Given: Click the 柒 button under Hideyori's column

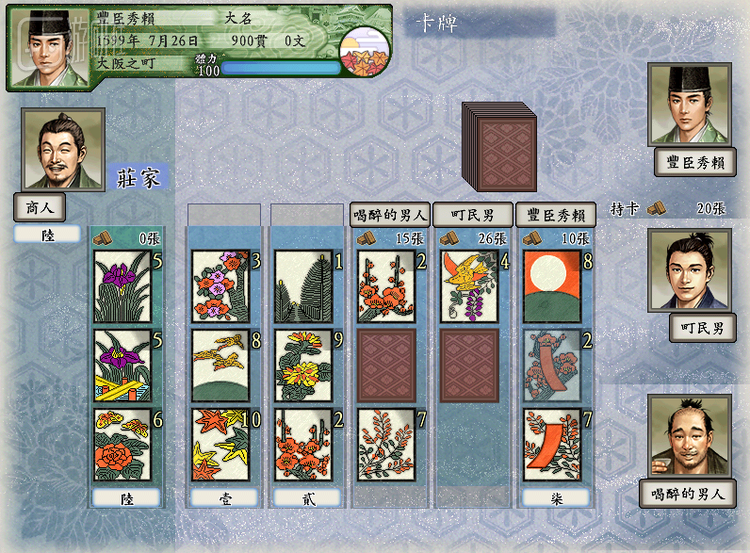Looking at the screenshot, I should [556, 497].
